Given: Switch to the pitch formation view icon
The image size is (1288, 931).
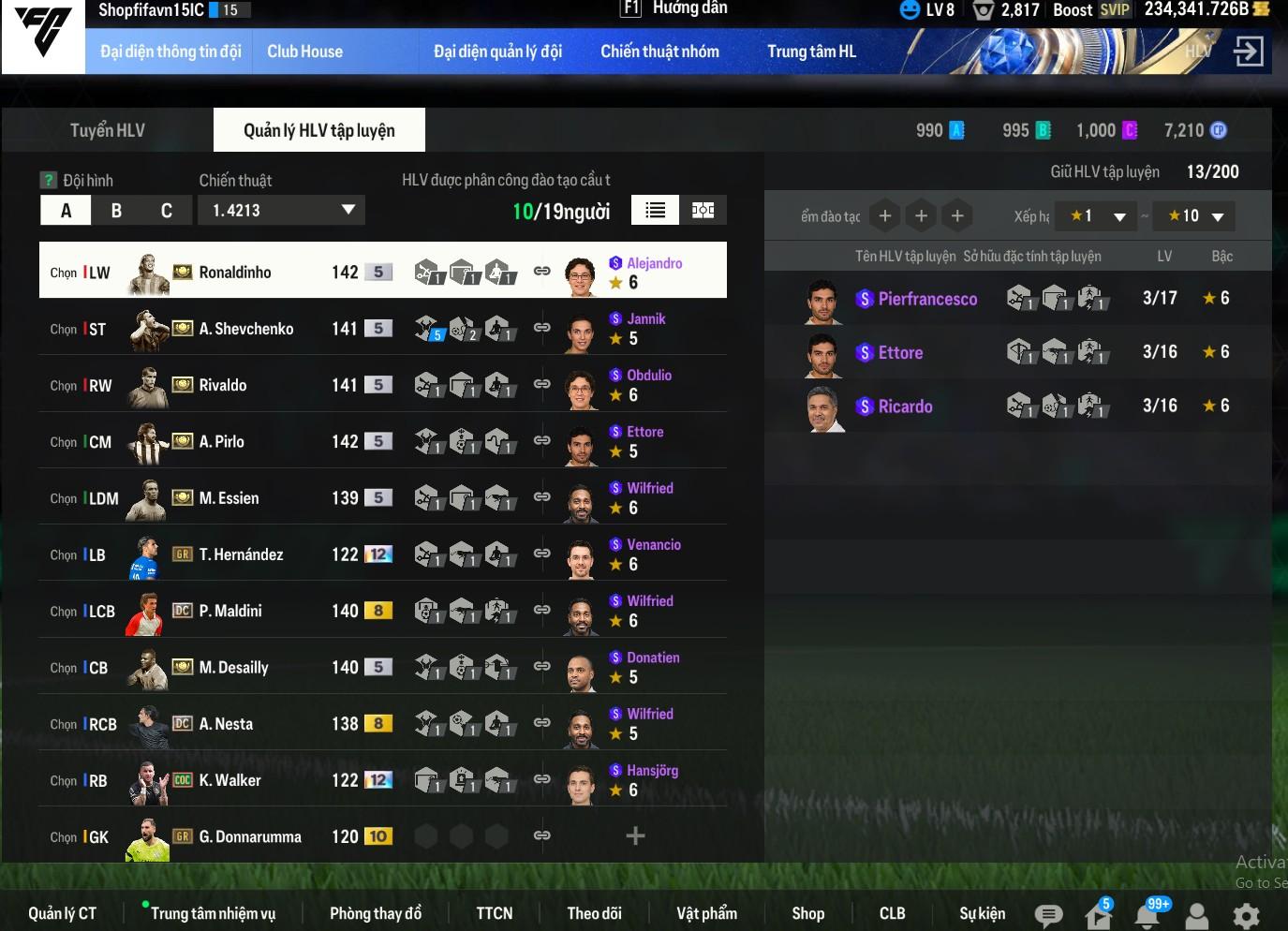Looking at the screenshot, I should tap(703, 211).
